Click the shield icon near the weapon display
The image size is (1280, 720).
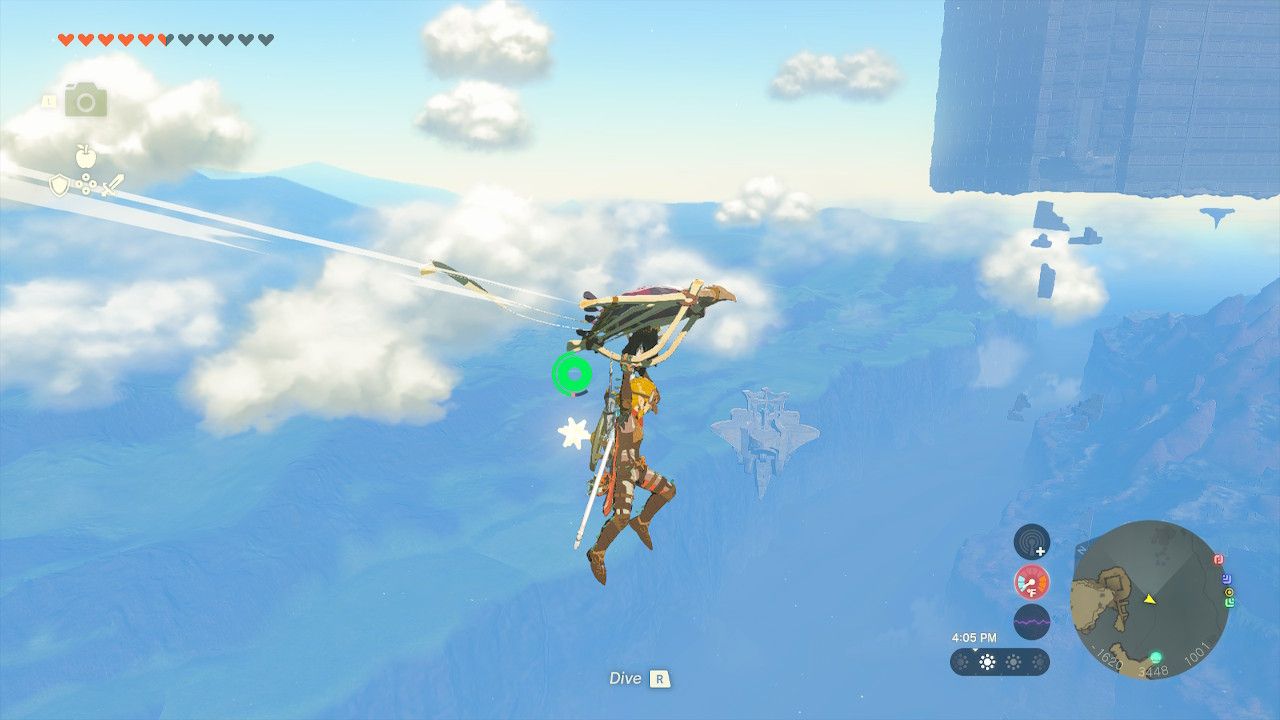click(58, 184)
